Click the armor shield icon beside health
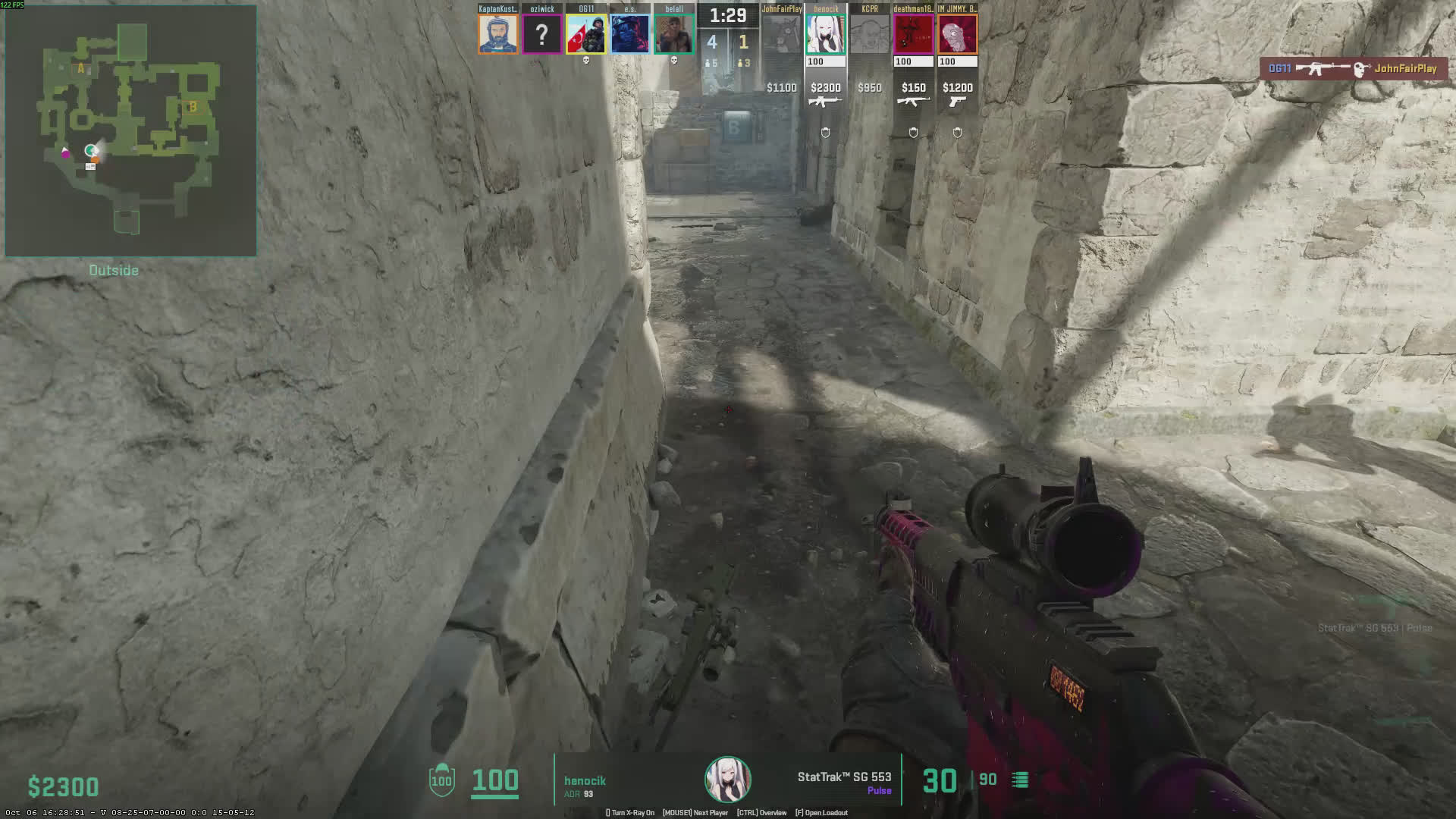This screenshot has height=819, width=1456. (441, 780)
